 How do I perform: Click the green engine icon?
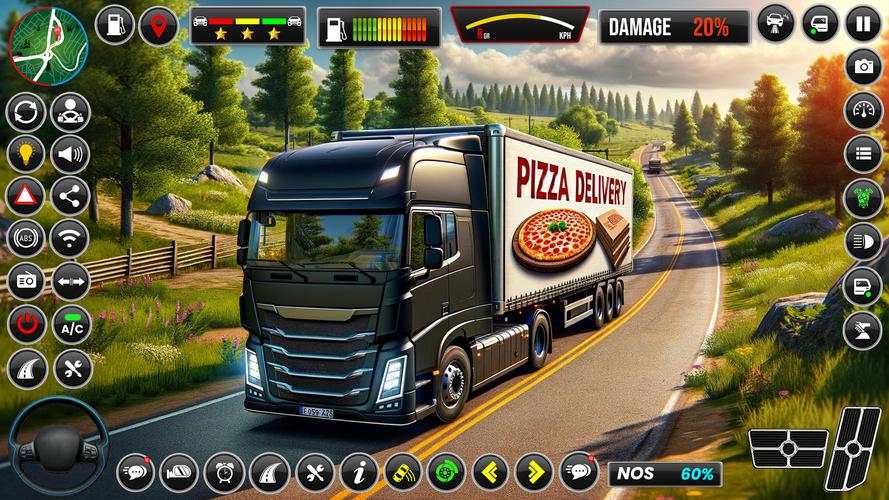click(863, 198)
